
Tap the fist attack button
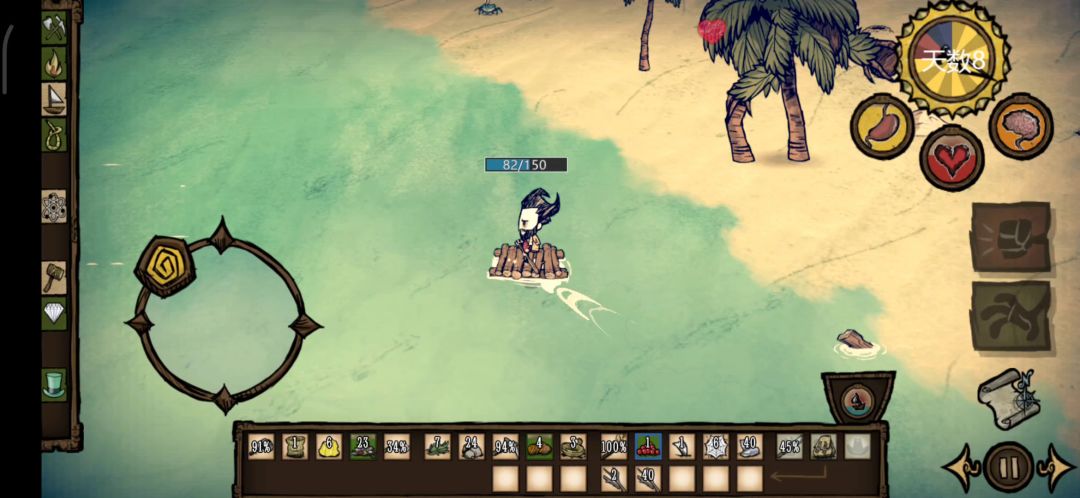1010,237
